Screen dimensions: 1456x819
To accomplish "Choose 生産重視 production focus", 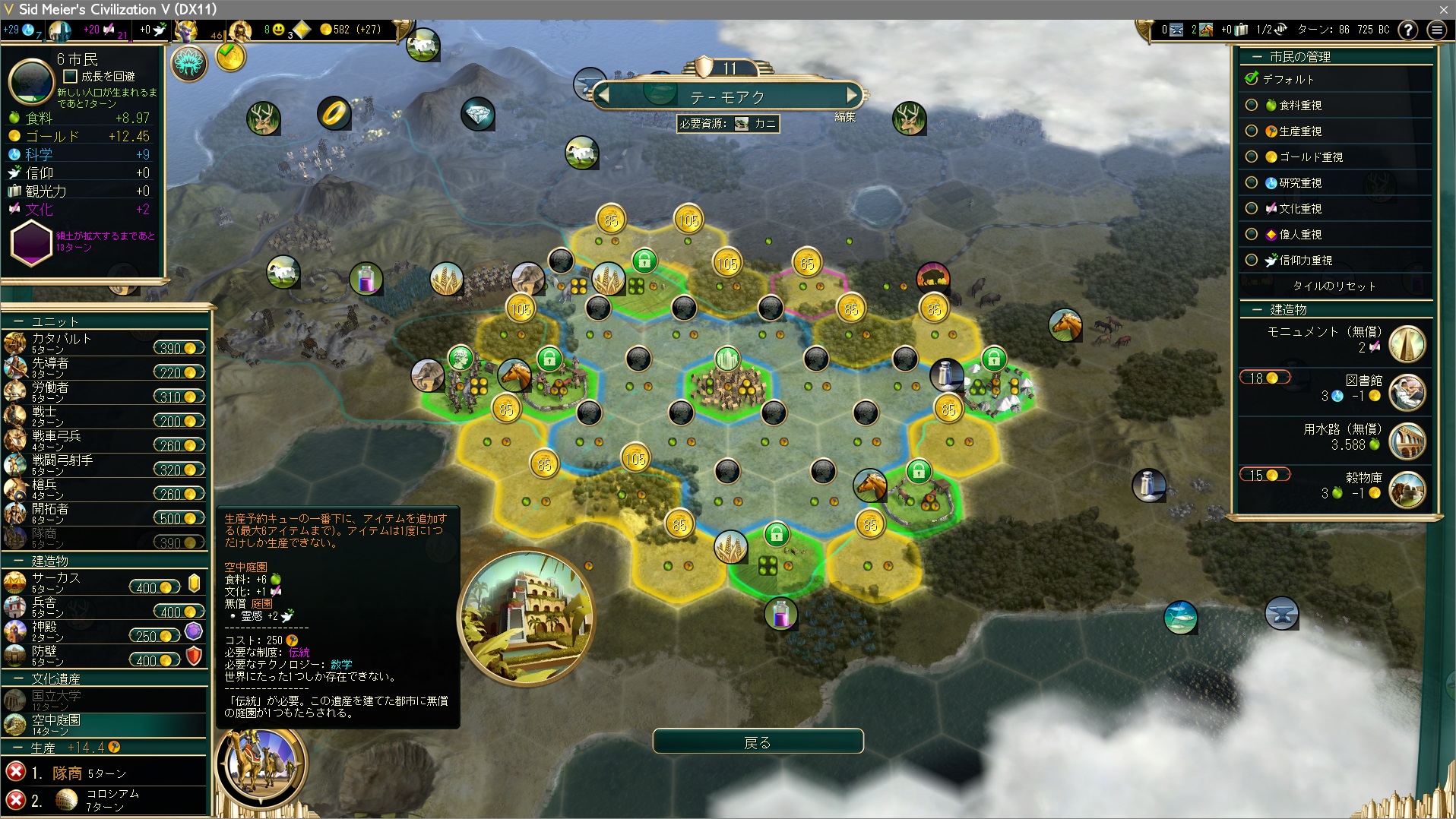I will [1252, 131].
